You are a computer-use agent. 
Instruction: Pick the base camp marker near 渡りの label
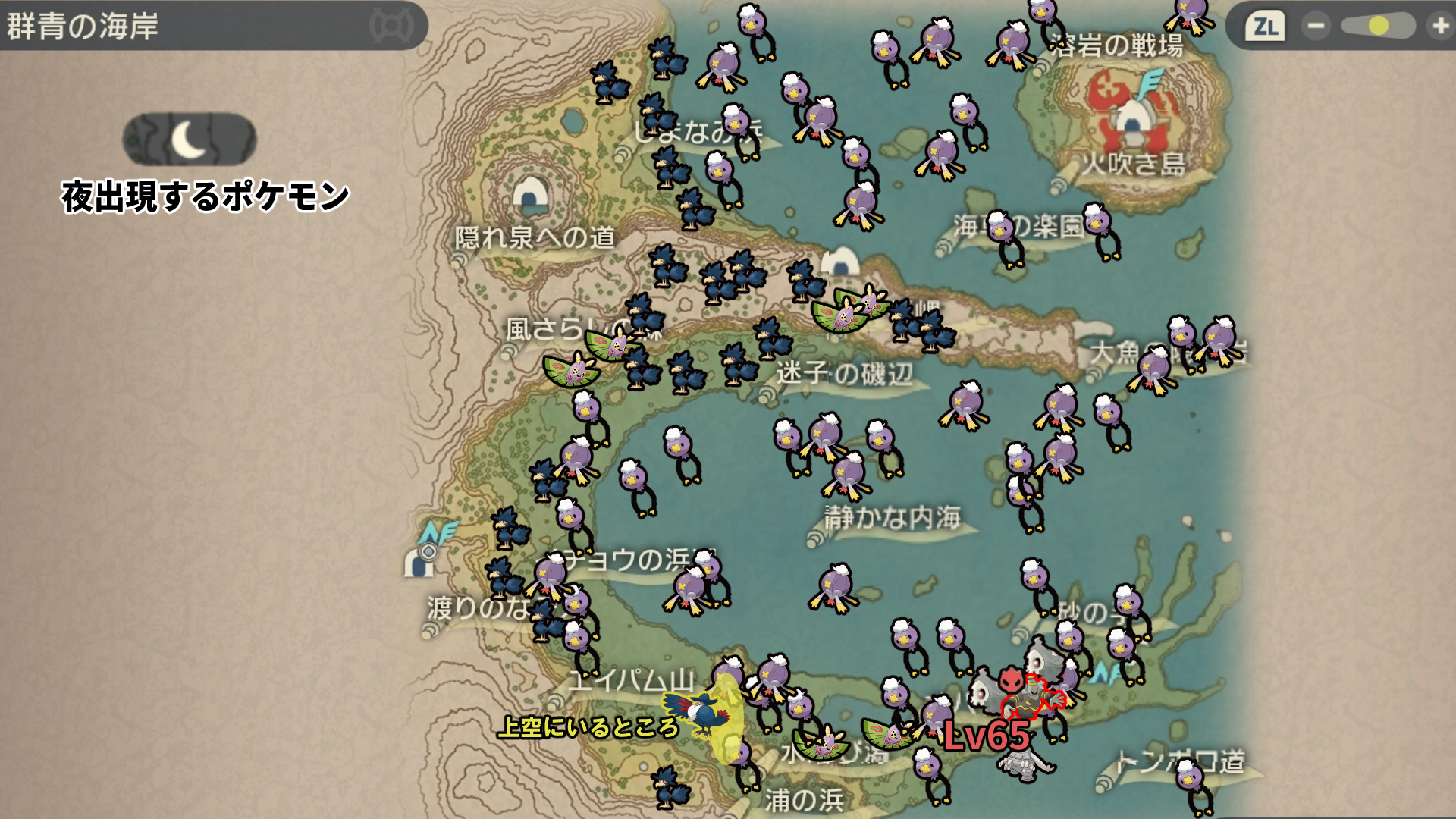[x=419, y=561]
